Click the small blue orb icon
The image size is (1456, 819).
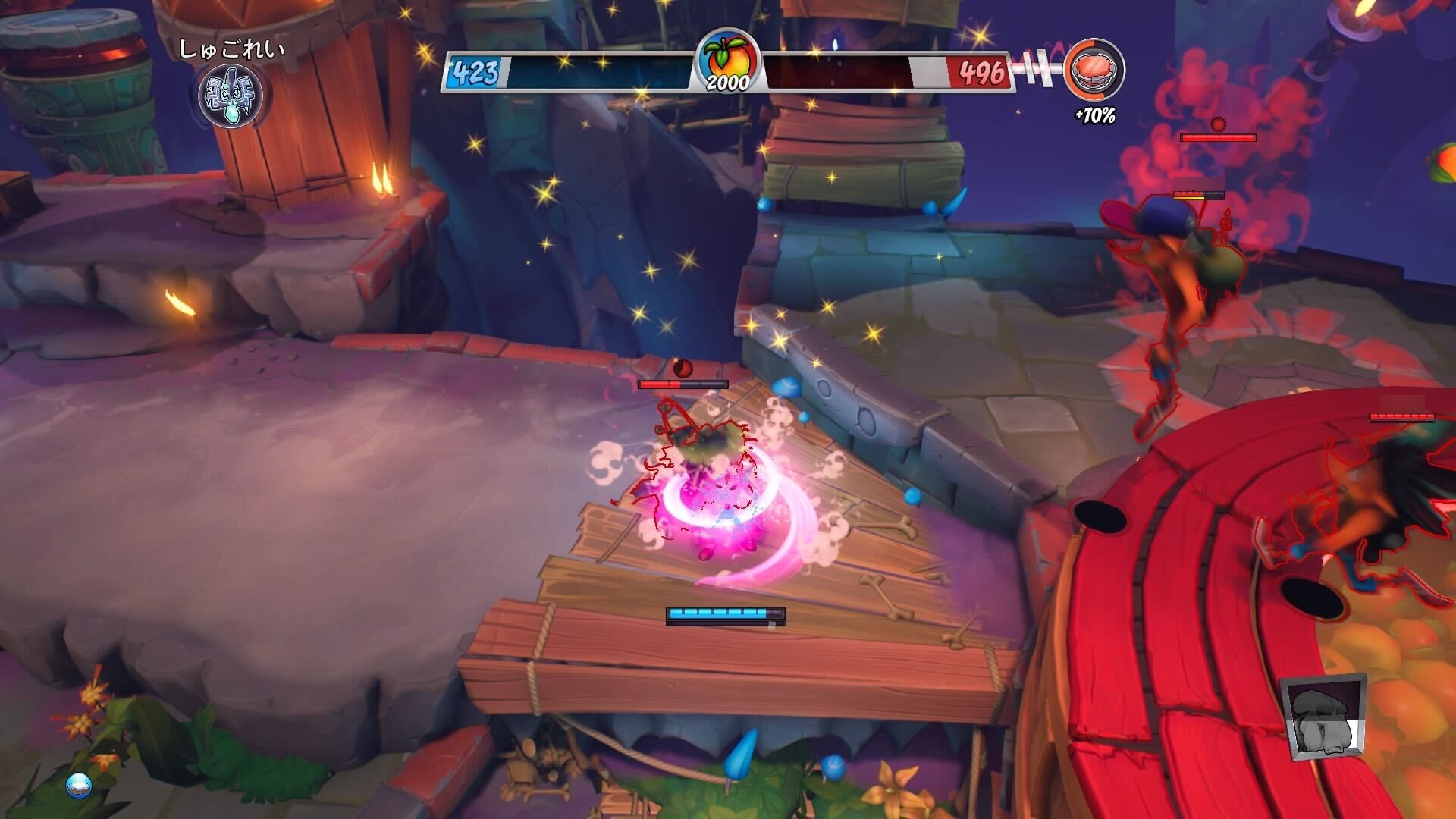tap(79, 785)
